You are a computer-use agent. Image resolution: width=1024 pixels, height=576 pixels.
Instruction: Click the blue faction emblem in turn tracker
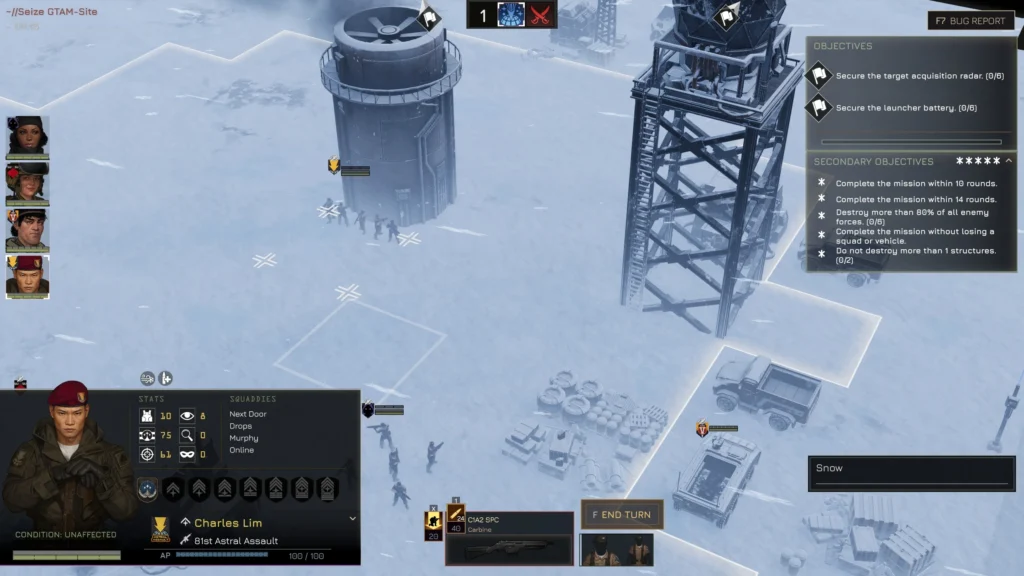511,15
